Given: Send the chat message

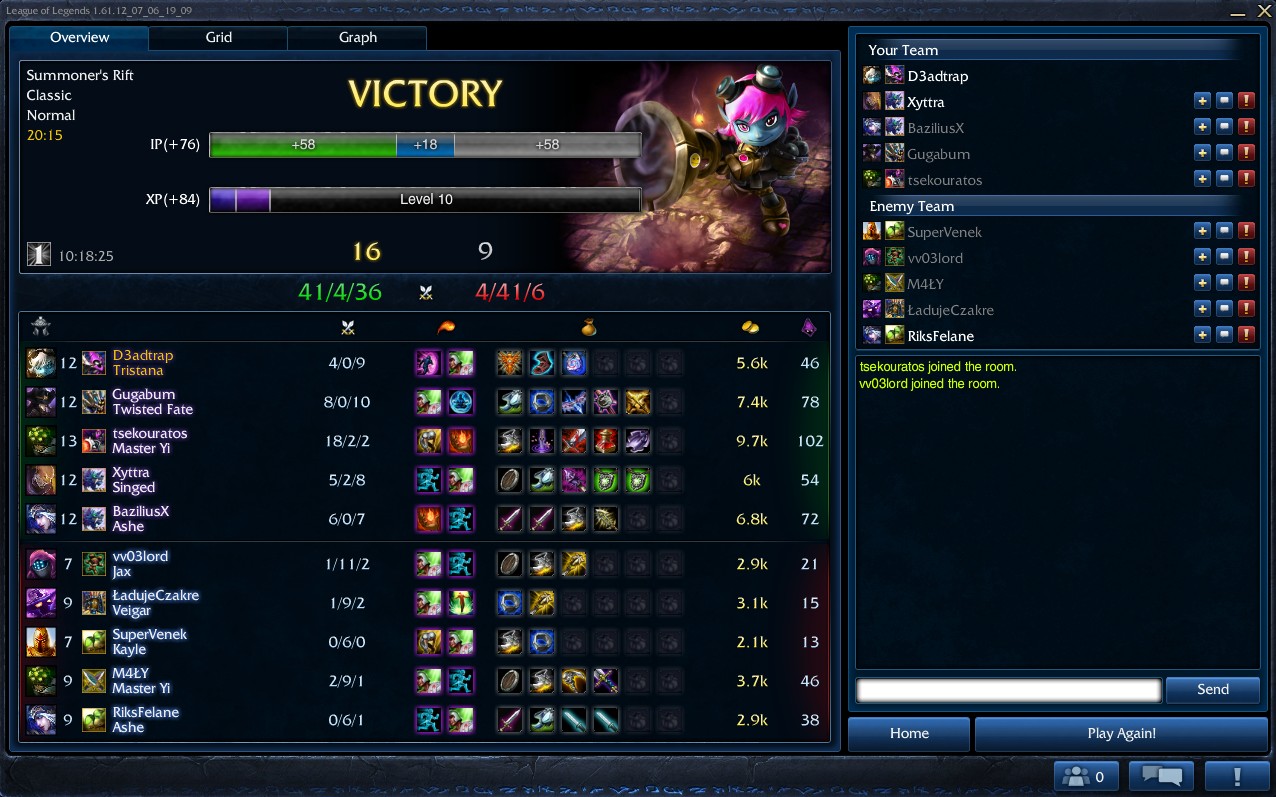Looking at the screenshot, I should tap(1212, 690).
